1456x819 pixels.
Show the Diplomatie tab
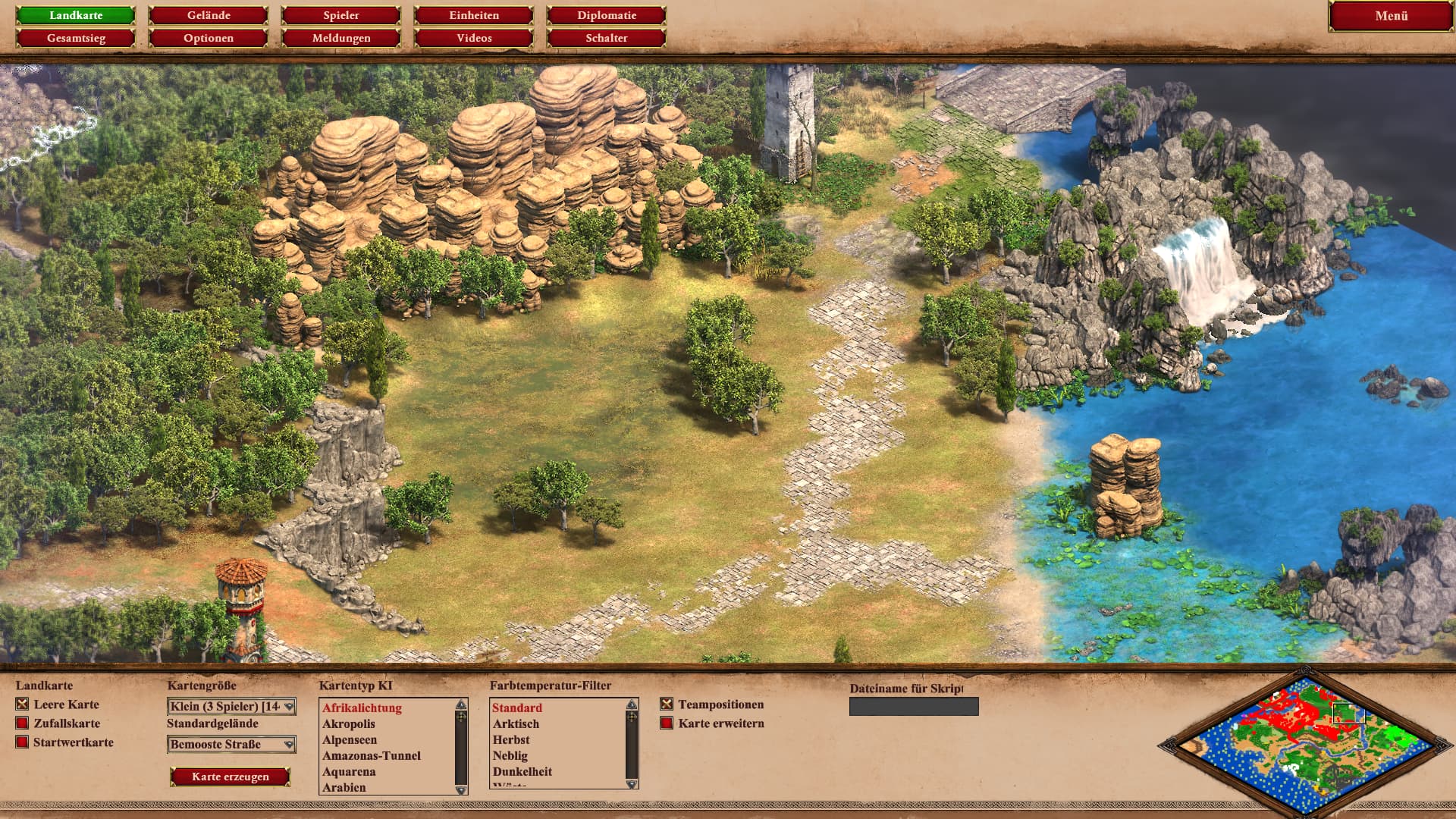607,15
